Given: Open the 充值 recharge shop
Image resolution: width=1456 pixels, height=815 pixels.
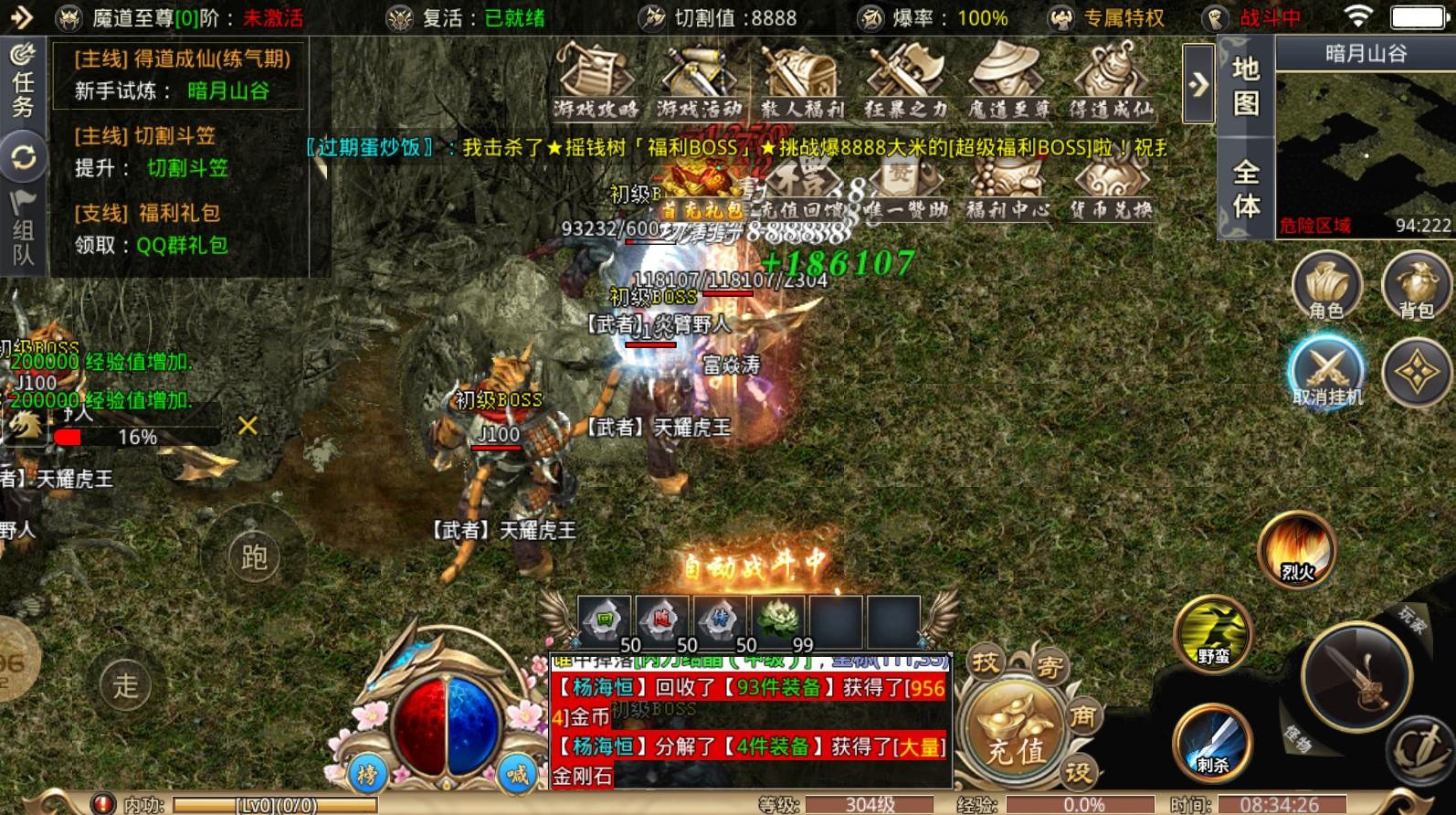Looking at the screenshot, I should pyautogui.click(x=1015, y=732).
